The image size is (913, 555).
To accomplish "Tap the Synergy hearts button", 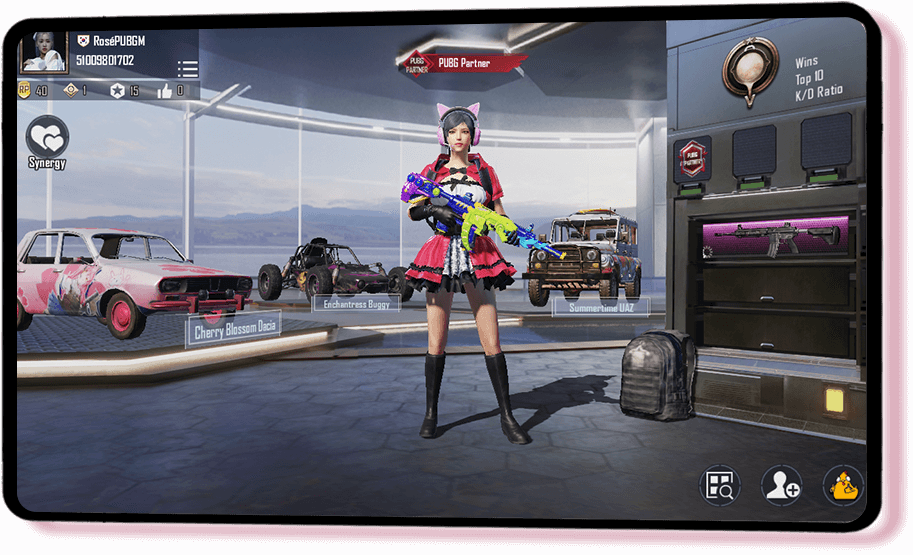I will pyautogui.click(x=47, y=138).
